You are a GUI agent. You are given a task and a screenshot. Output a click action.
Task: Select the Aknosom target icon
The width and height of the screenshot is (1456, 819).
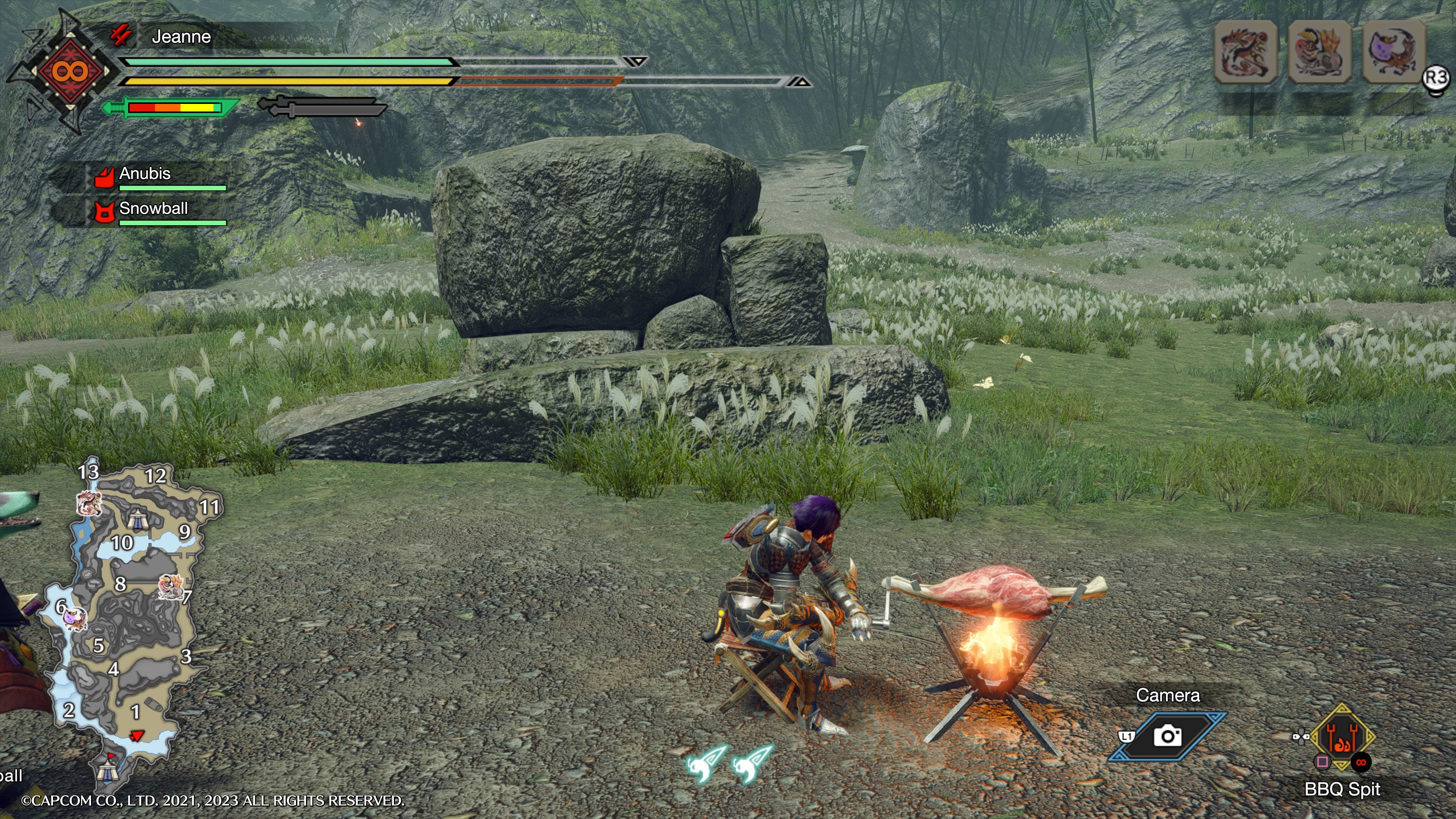1320,52
